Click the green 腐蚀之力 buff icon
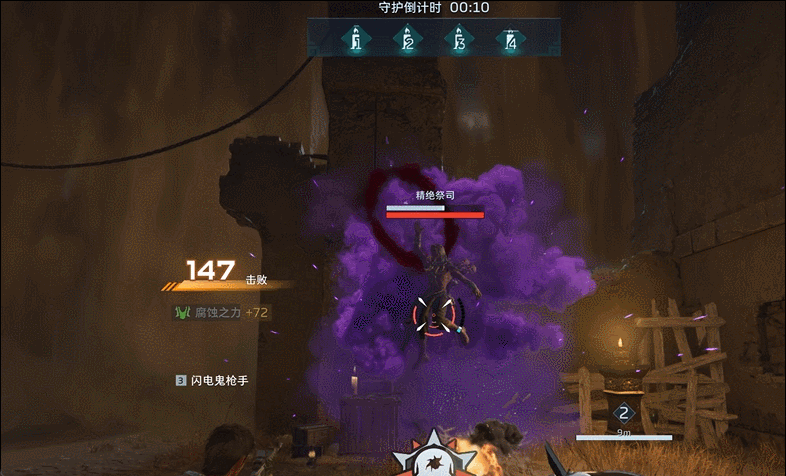This screenshot has height=476, width=786. [182, 313]
